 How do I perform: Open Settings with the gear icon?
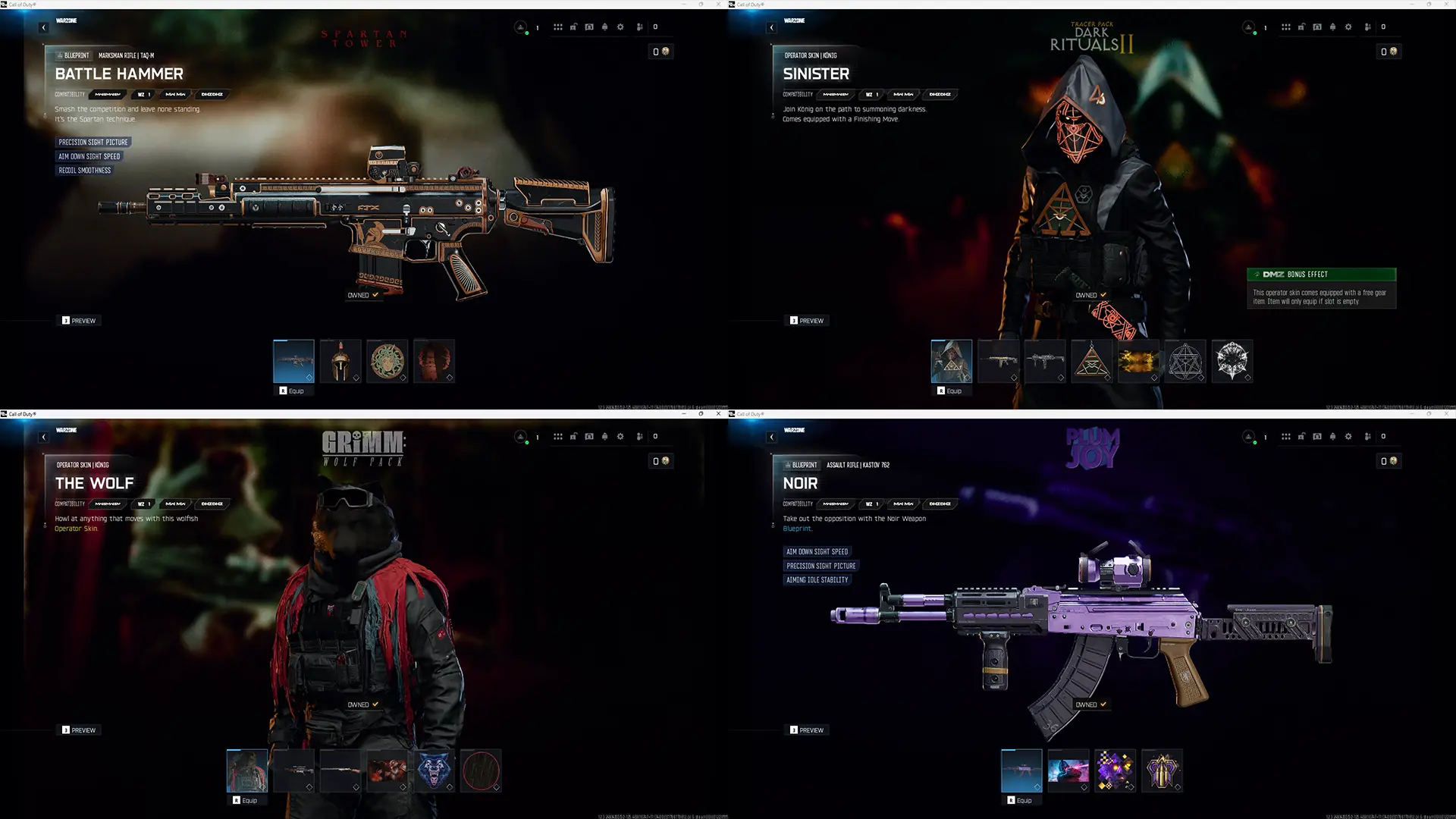point(620,27)
